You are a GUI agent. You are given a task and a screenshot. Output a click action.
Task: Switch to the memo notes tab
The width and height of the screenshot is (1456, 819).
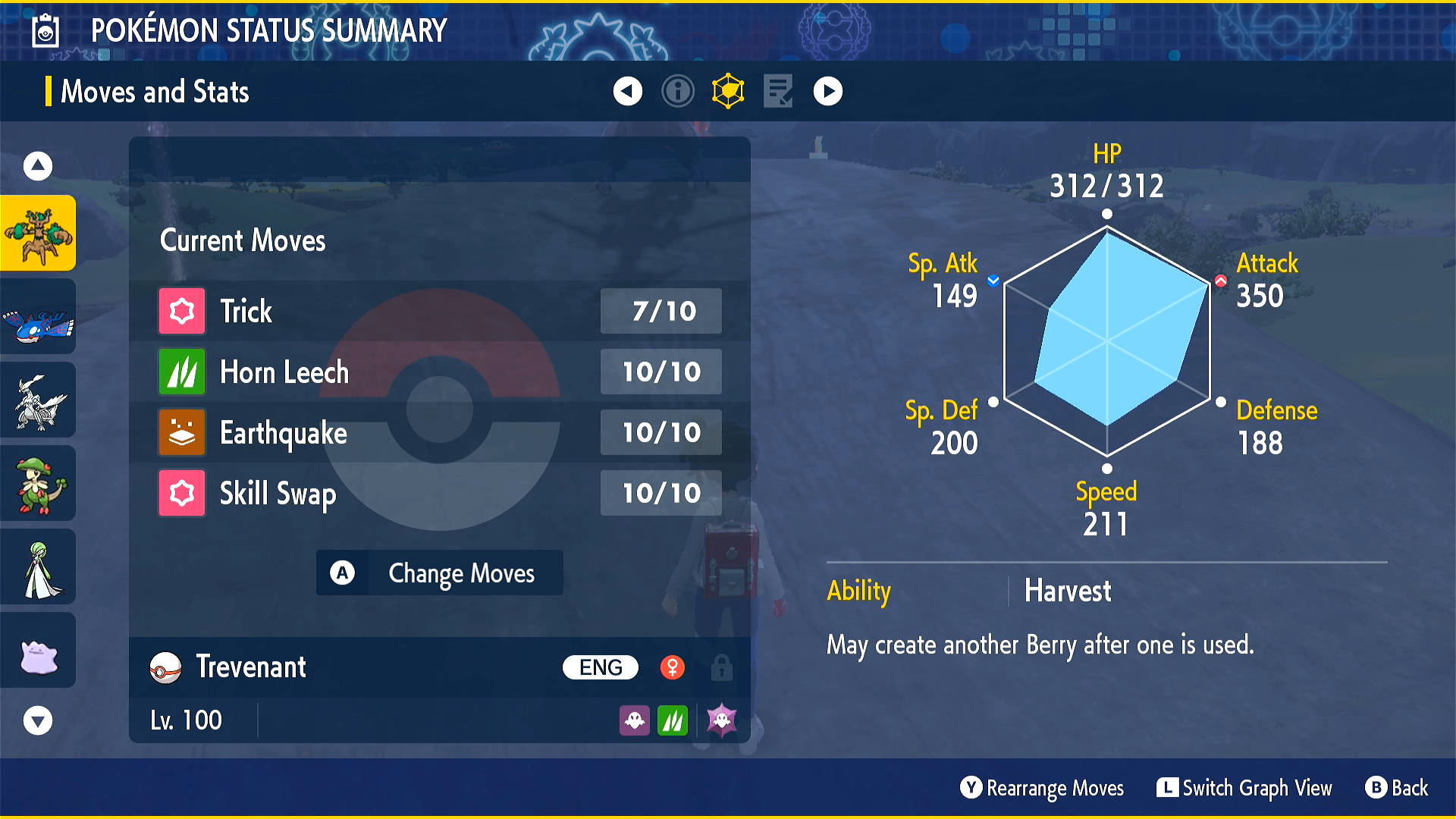point(778,92)
